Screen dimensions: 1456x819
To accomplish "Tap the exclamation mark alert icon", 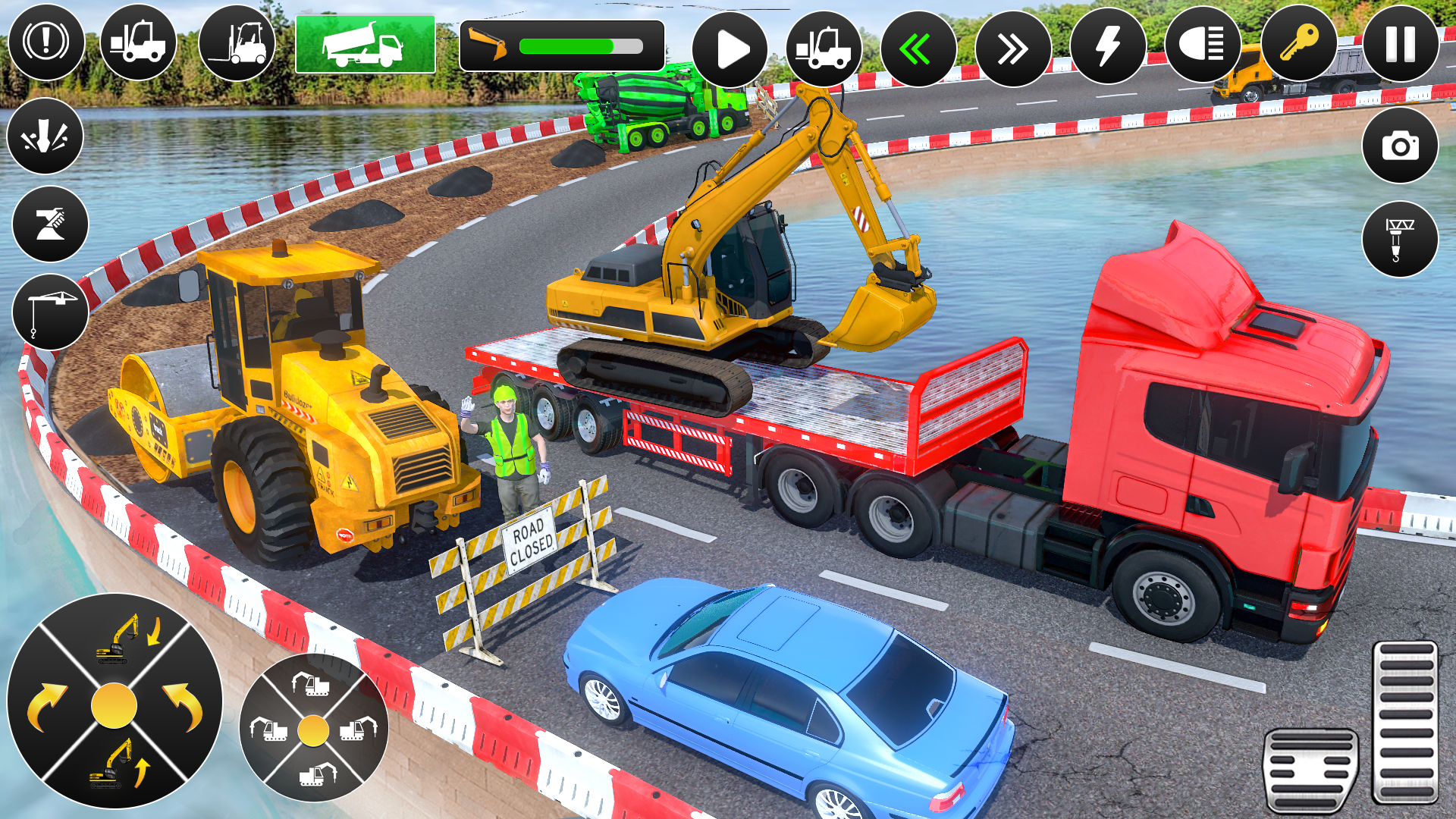I will [46, 42].
